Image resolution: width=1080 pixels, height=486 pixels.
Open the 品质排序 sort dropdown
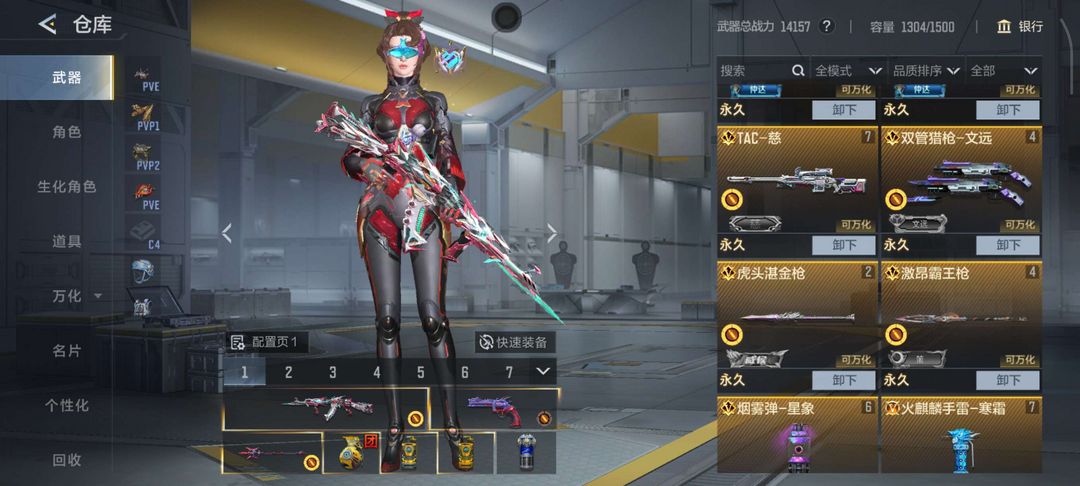(x=926, y=71)
